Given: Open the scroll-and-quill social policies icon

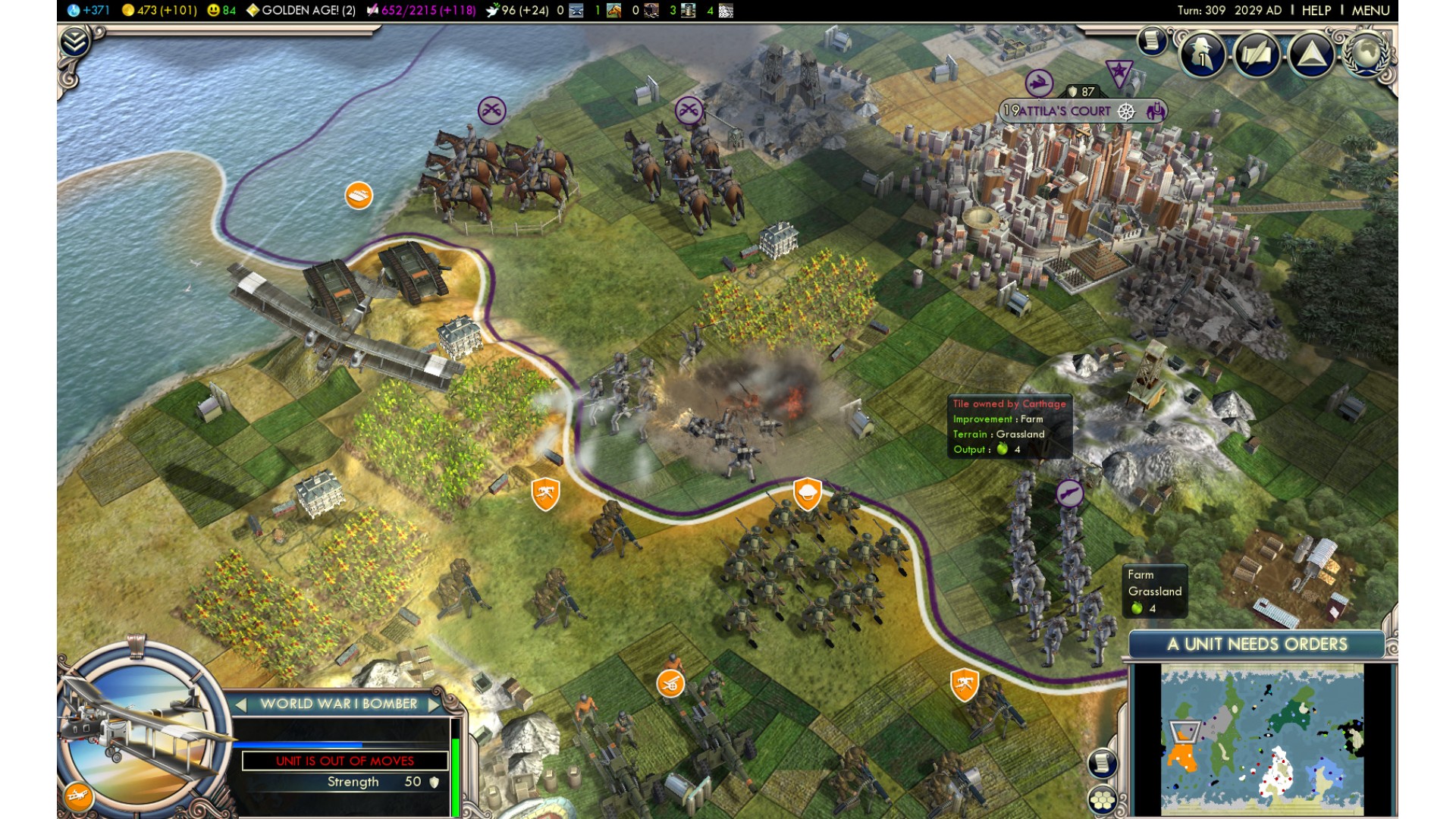Looking at the screenshot, I should click(1257, 55).
